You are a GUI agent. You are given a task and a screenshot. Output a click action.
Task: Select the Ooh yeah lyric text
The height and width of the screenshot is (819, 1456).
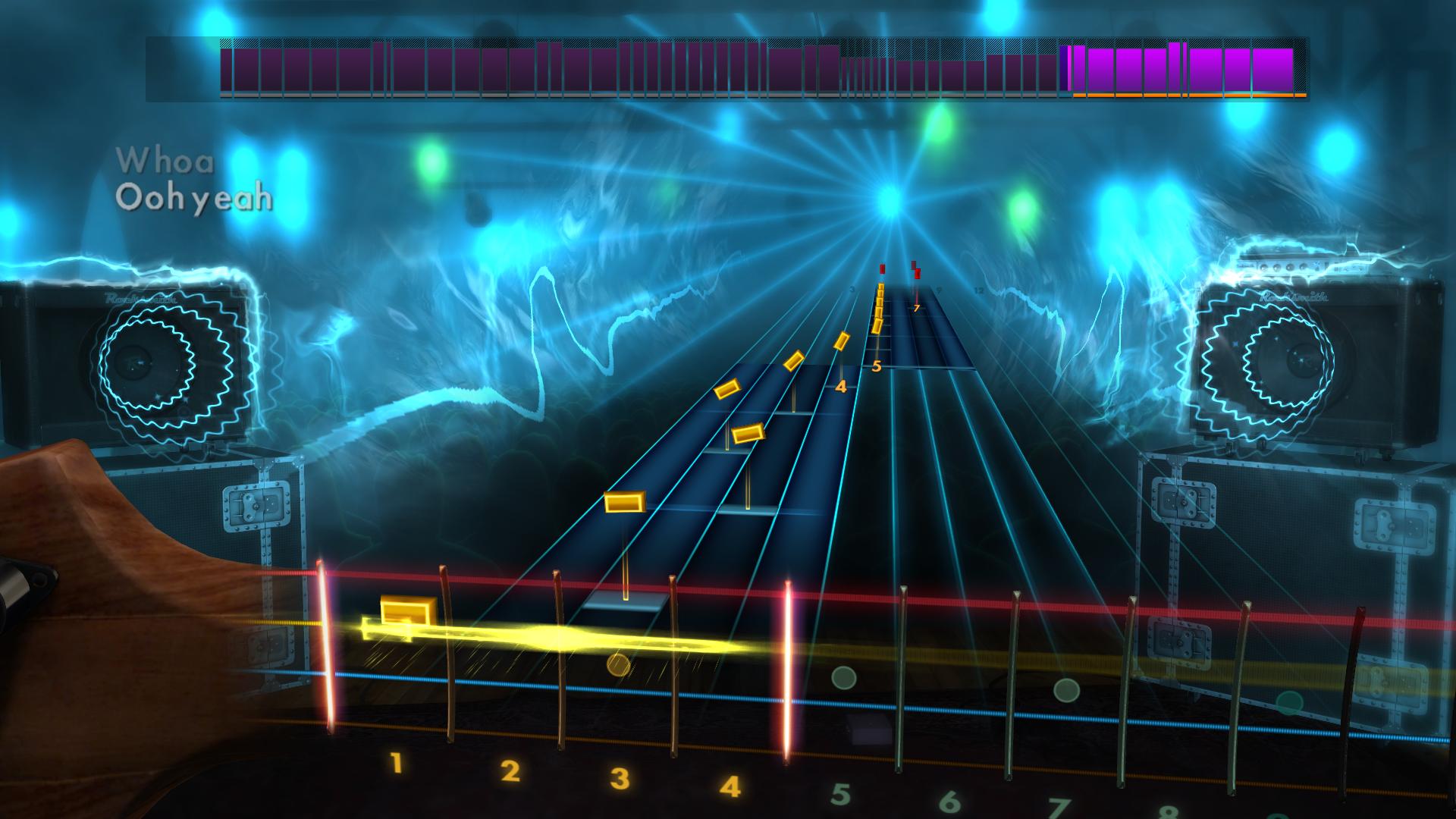coord(195,199)
